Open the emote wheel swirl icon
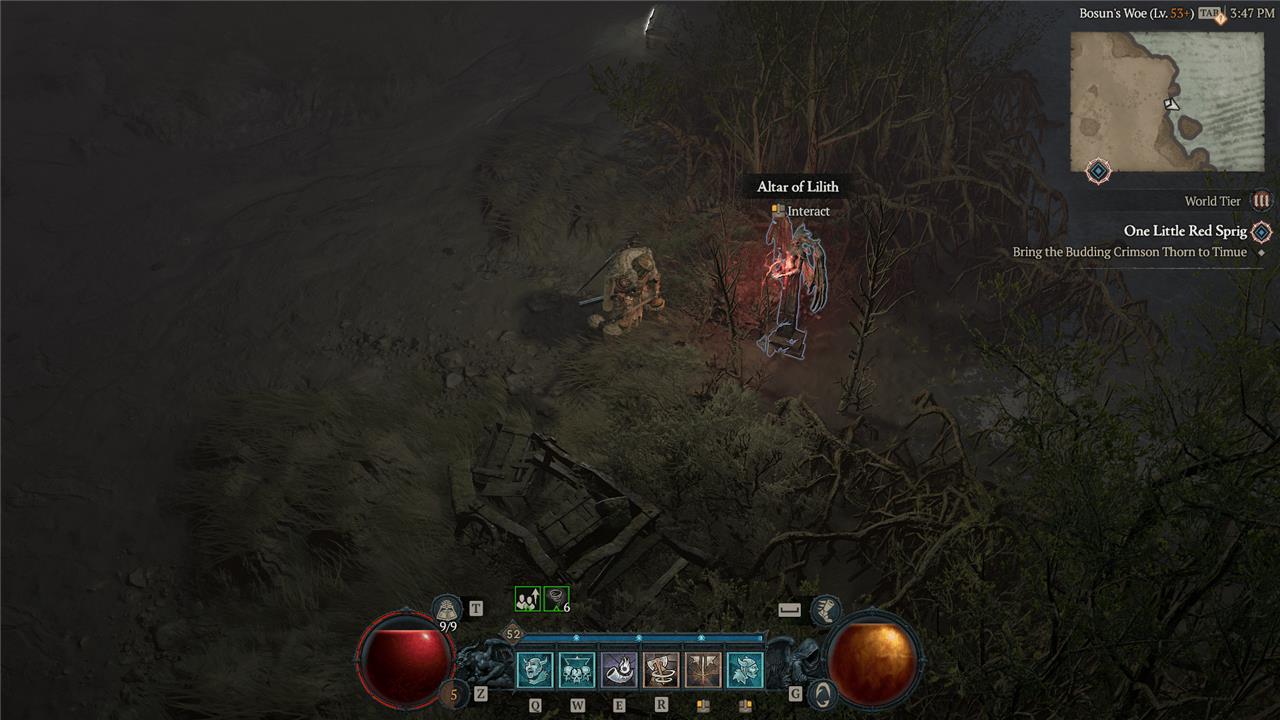This screenshot has width=1280, height=720. coord(822,693)
